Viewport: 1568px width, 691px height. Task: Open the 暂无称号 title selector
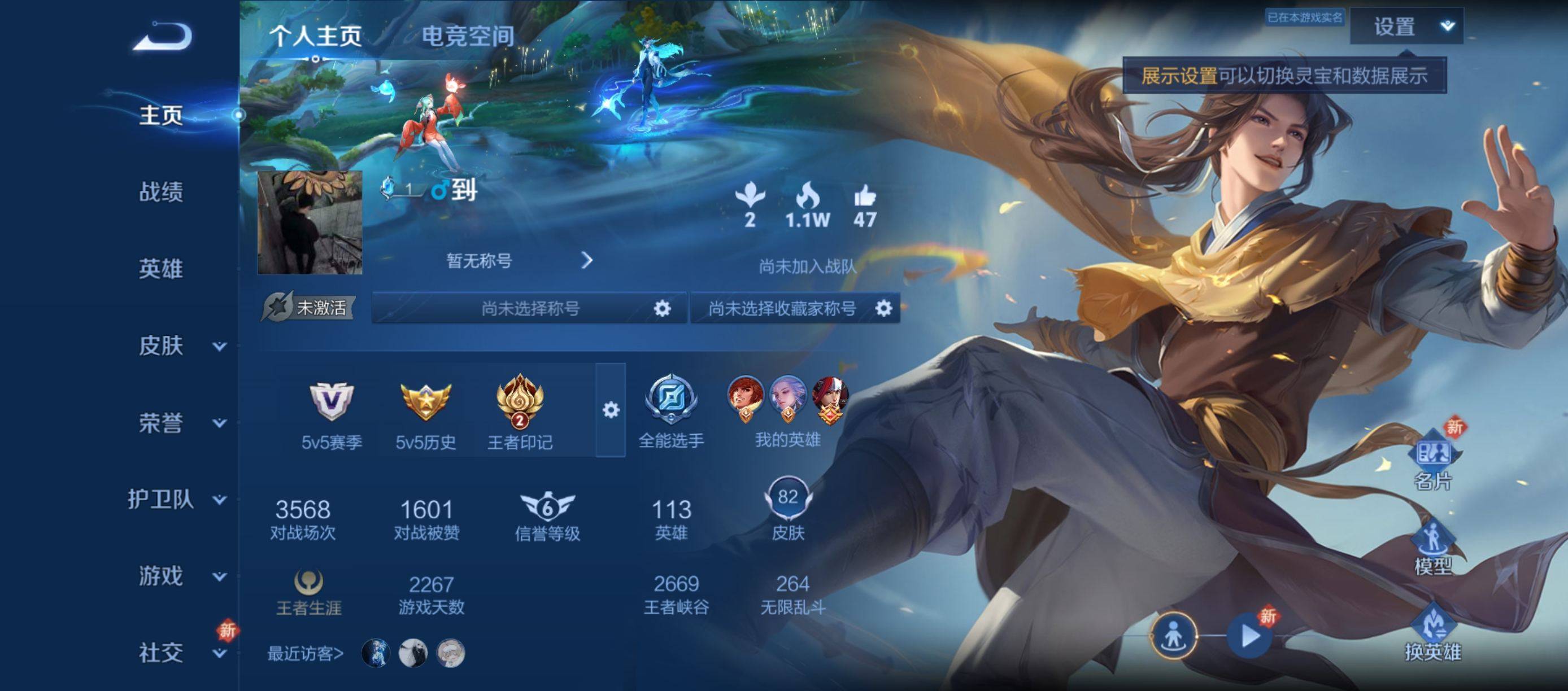[x=517, y=261]
